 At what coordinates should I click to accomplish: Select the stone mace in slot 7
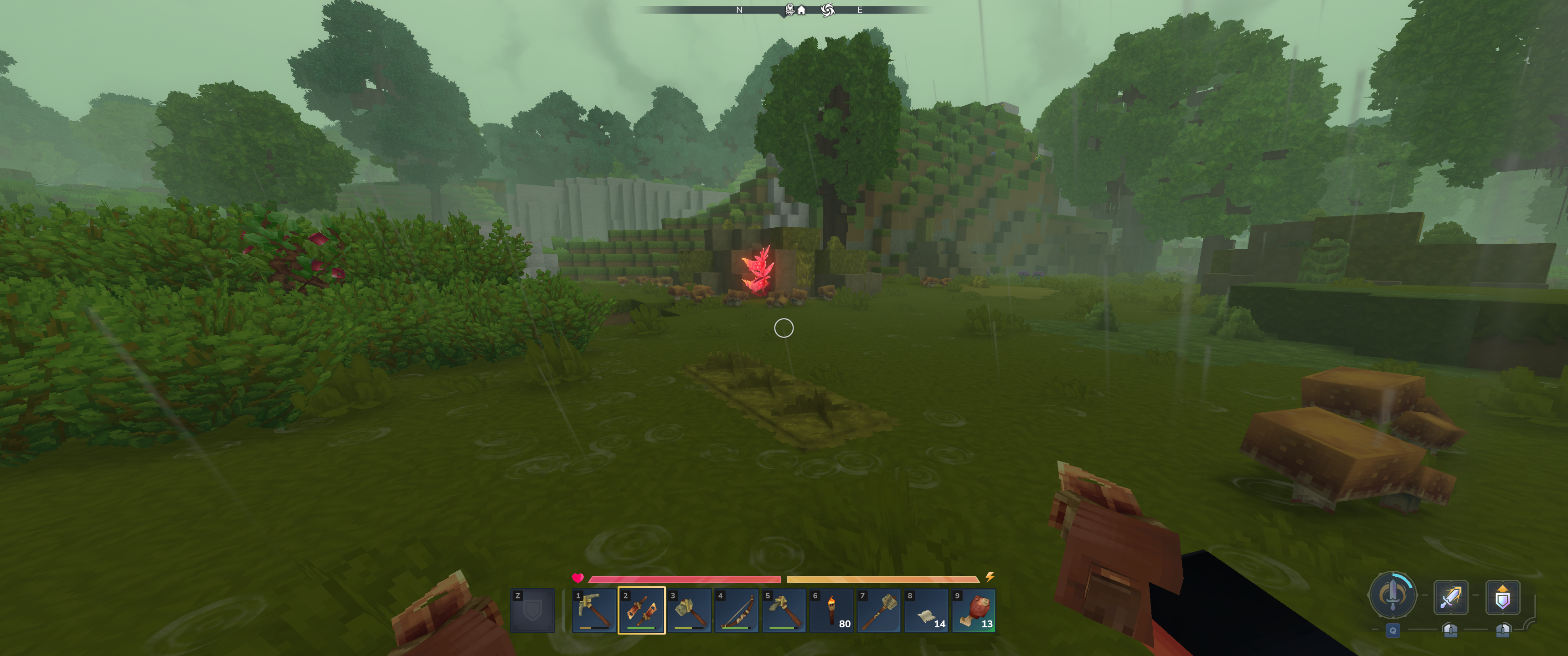pyautogui.click(x=879, y=610)
